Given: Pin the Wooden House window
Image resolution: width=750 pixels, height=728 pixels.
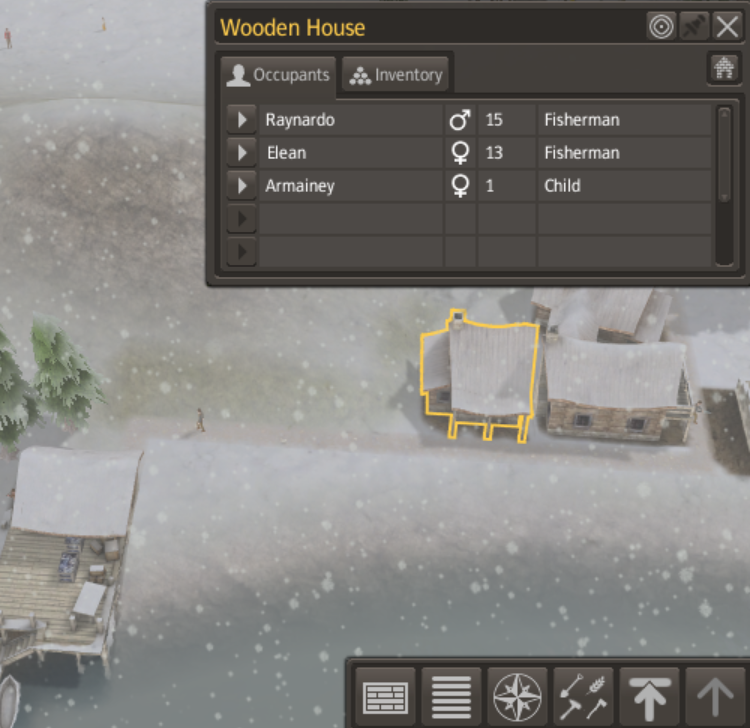Looking at the screenshot, I should [695, 27].
